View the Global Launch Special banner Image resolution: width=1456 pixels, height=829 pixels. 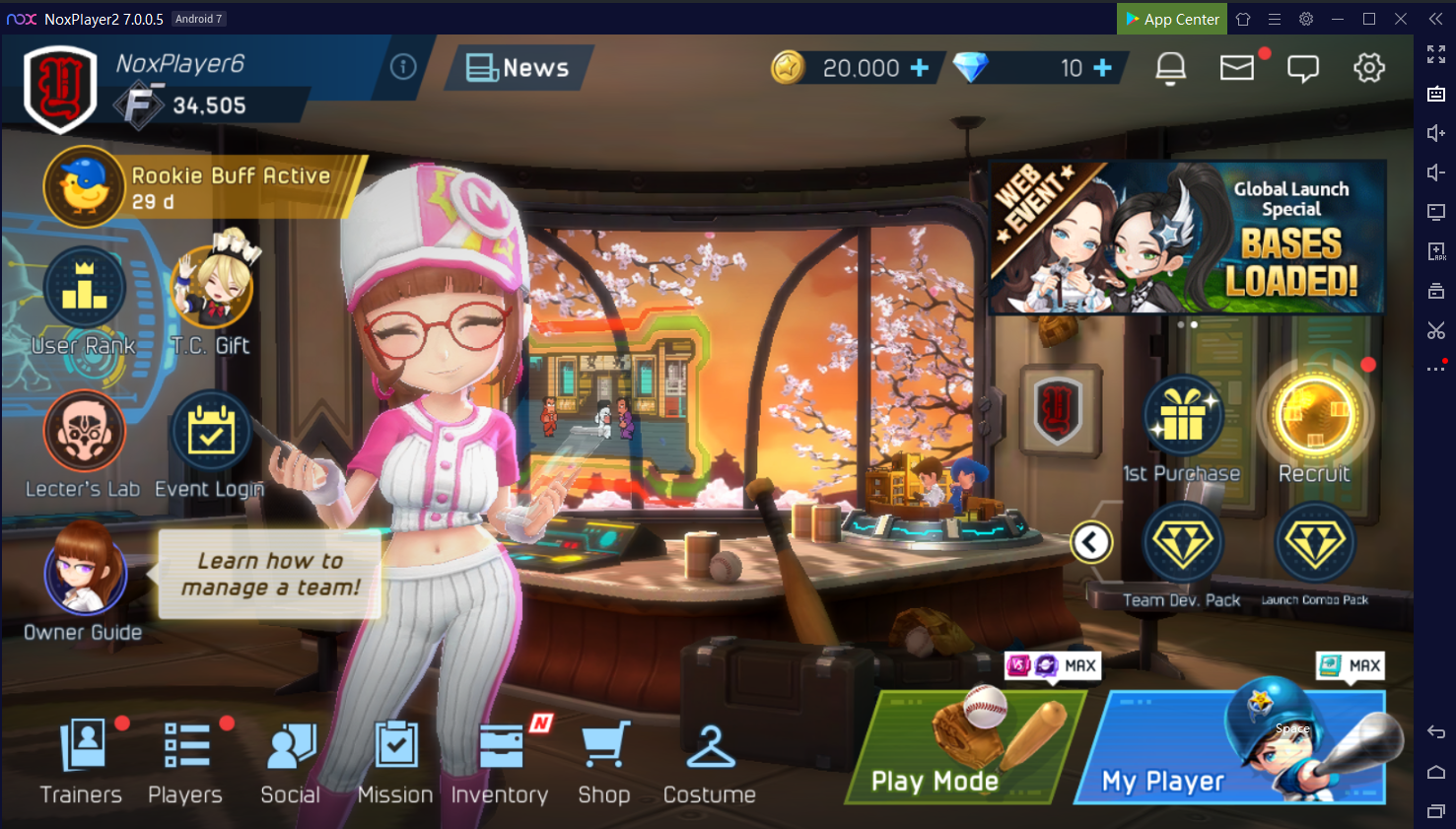tap(1187, 238)
